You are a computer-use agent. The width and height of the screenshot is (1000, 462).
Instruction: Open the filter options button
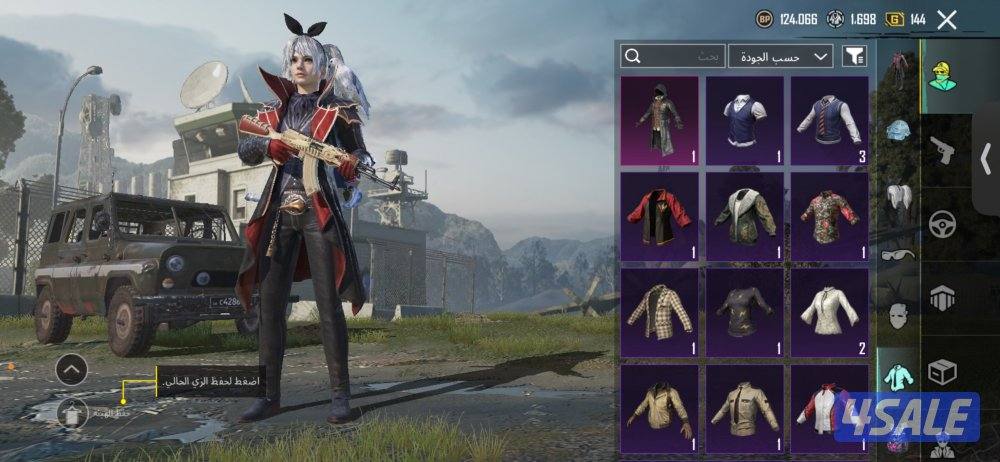coord(854,56)
